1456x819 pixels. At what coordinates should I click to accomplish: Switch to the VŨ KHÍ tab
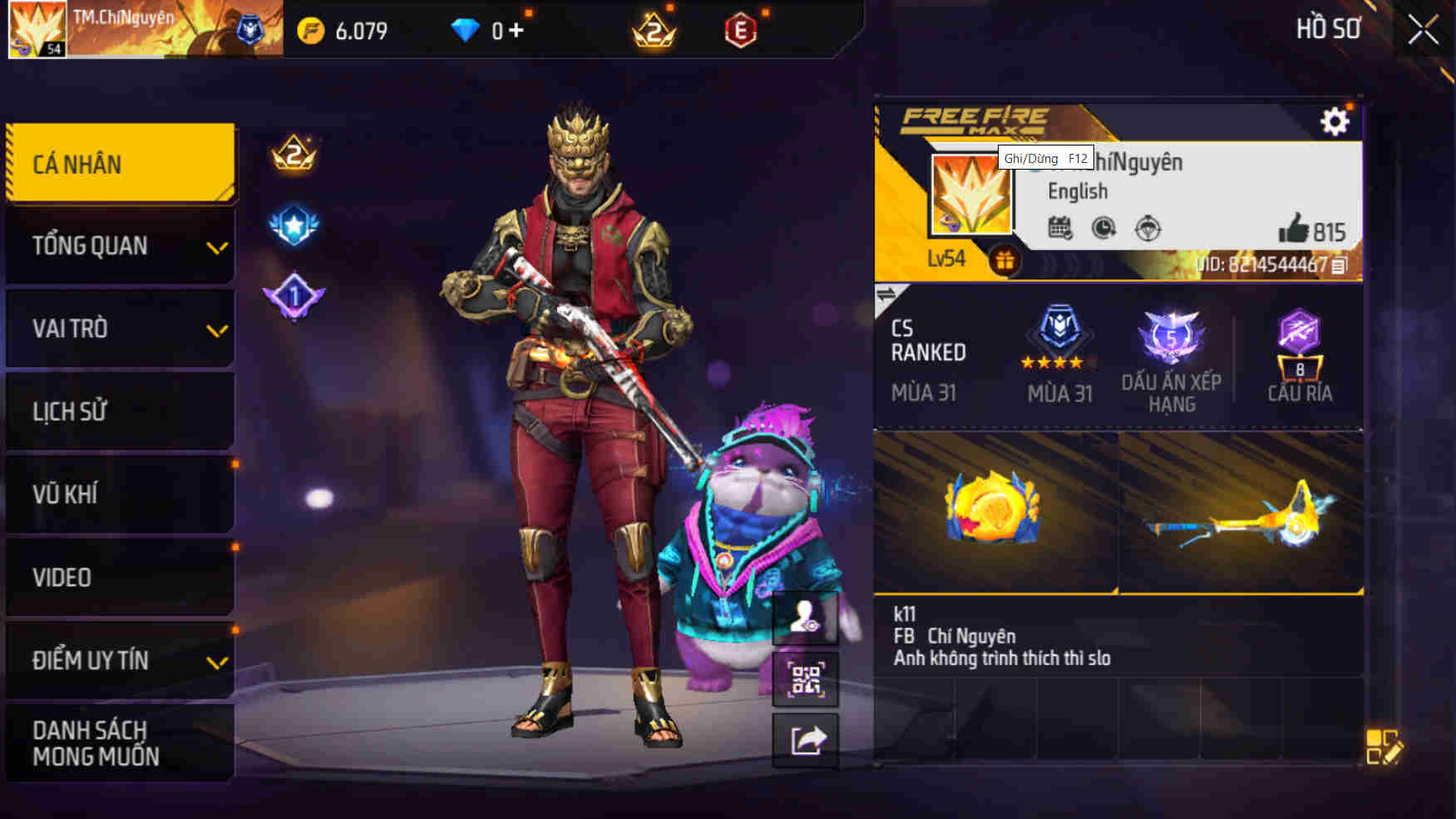coord(119,495)
